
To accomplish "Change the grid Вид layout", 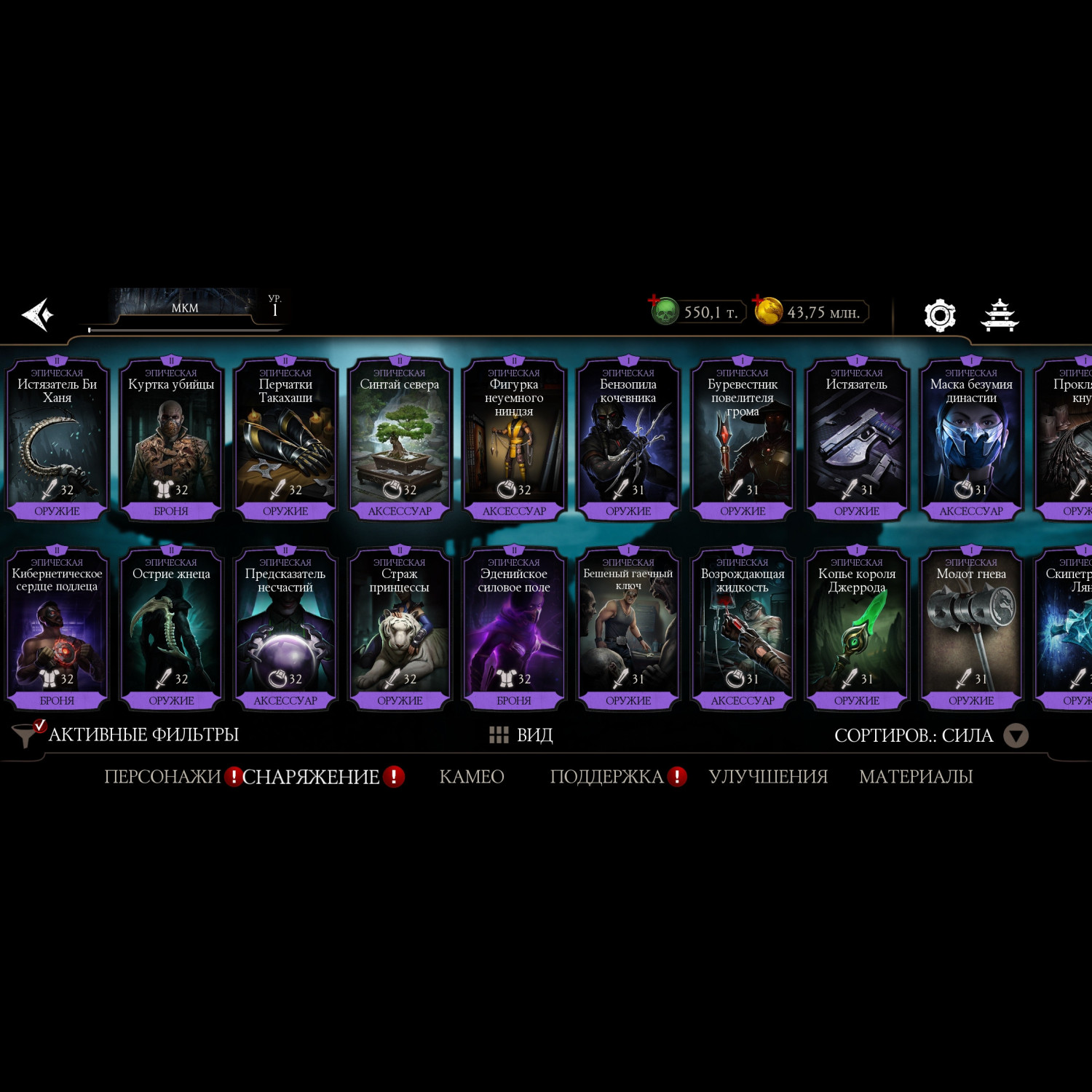I will [x=521, y=735].
